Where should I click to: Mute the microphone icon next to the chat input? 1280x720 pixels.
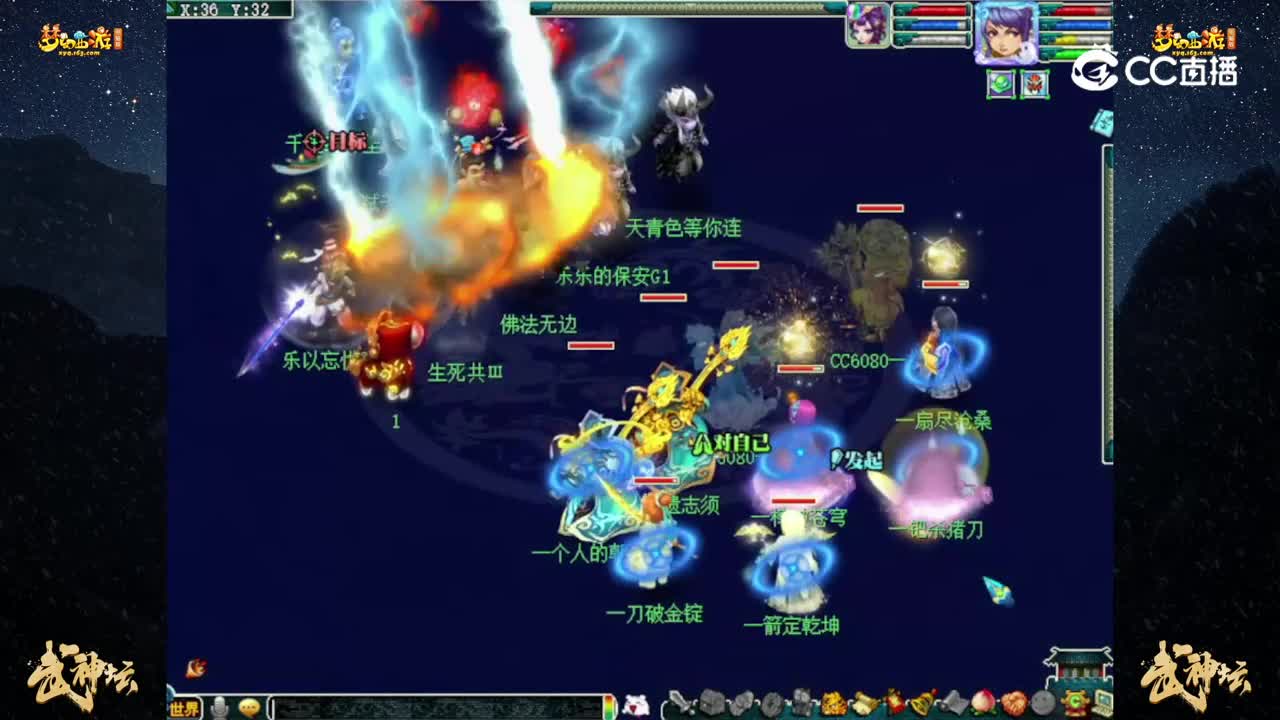tap(219, 707)
